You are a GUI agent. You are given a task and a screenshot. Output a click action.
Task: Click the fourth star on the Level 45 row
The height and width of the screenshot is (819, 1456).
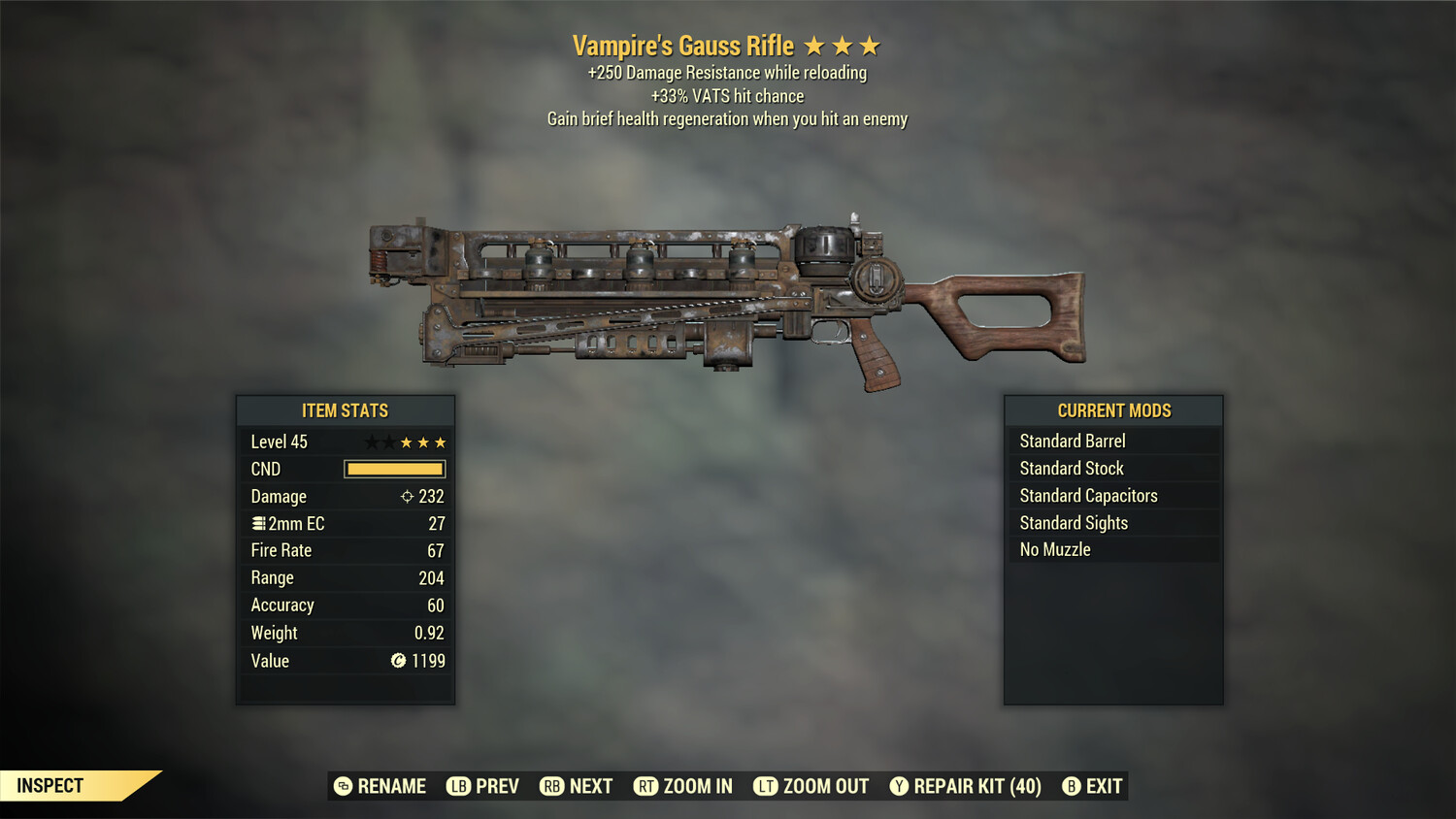click(x=423, y=442)
